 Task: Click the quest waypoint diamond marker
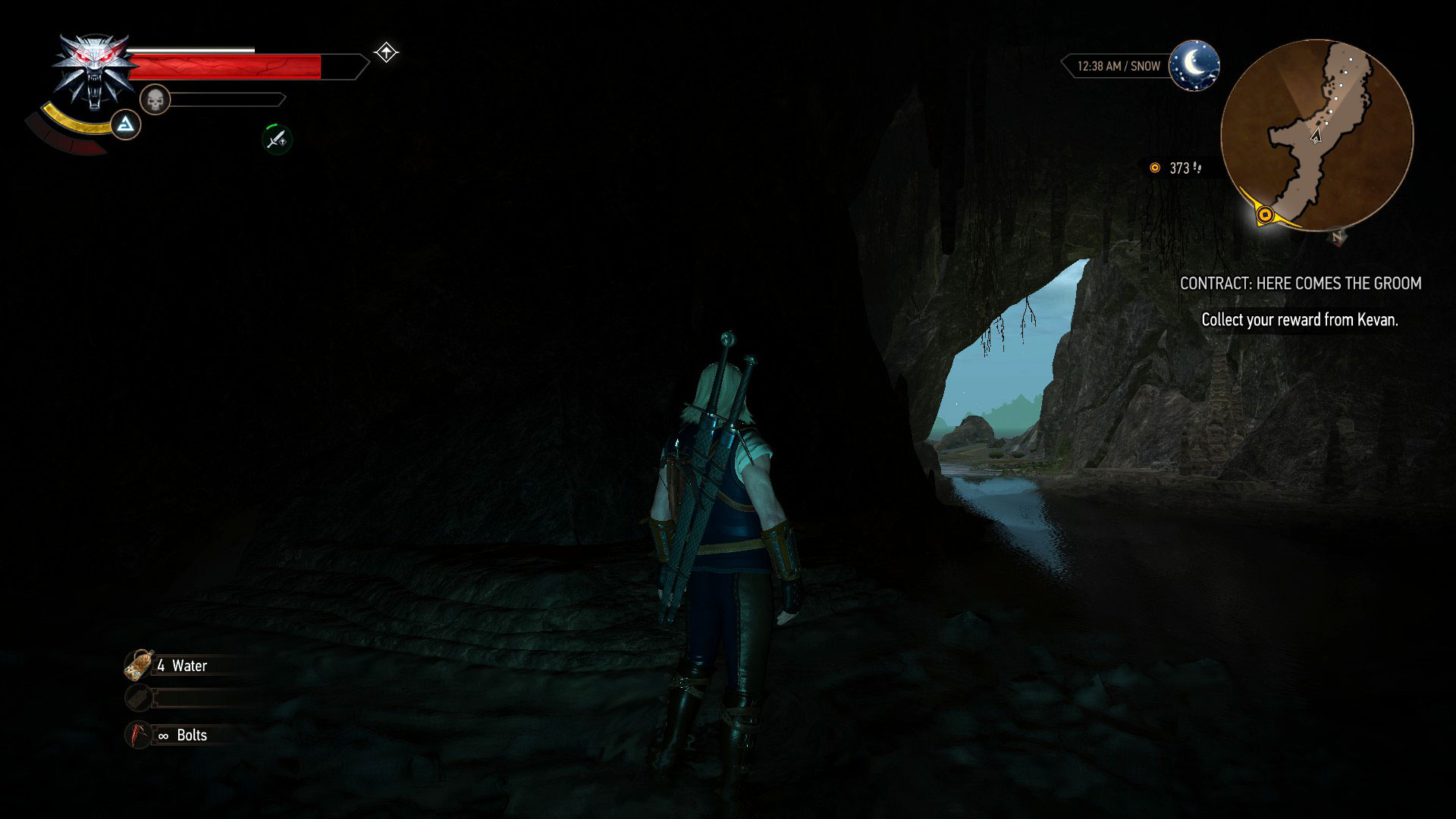tap(387, 52)
